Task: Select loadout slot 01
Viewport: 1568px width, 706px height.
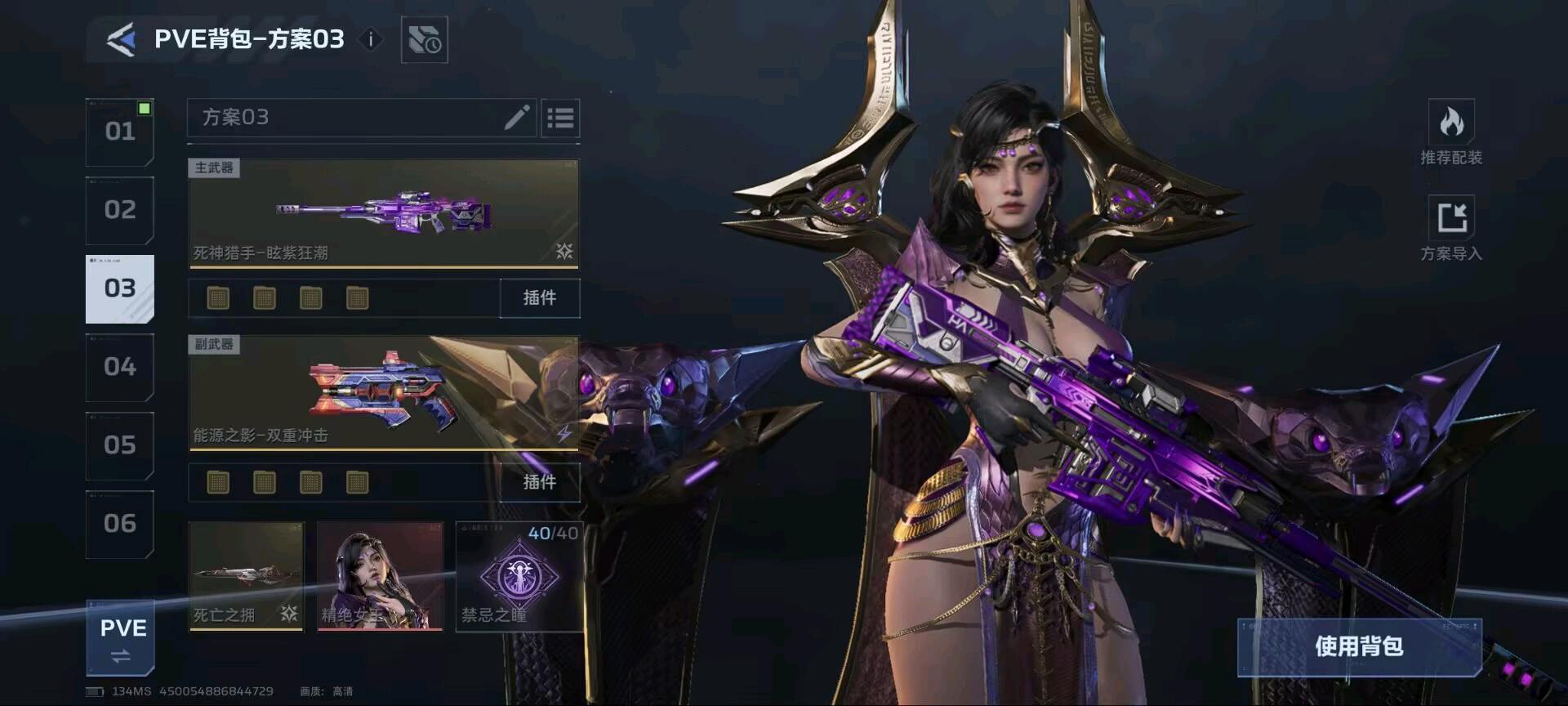Action: click(x=120, y=132)
